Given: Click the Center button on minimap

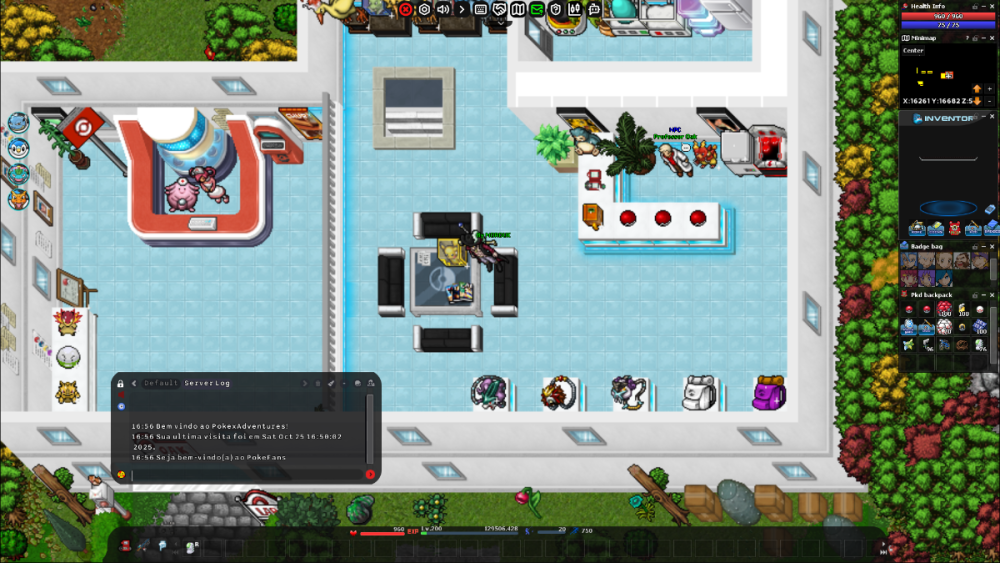Looking at the screenshot, I should 914,50.
